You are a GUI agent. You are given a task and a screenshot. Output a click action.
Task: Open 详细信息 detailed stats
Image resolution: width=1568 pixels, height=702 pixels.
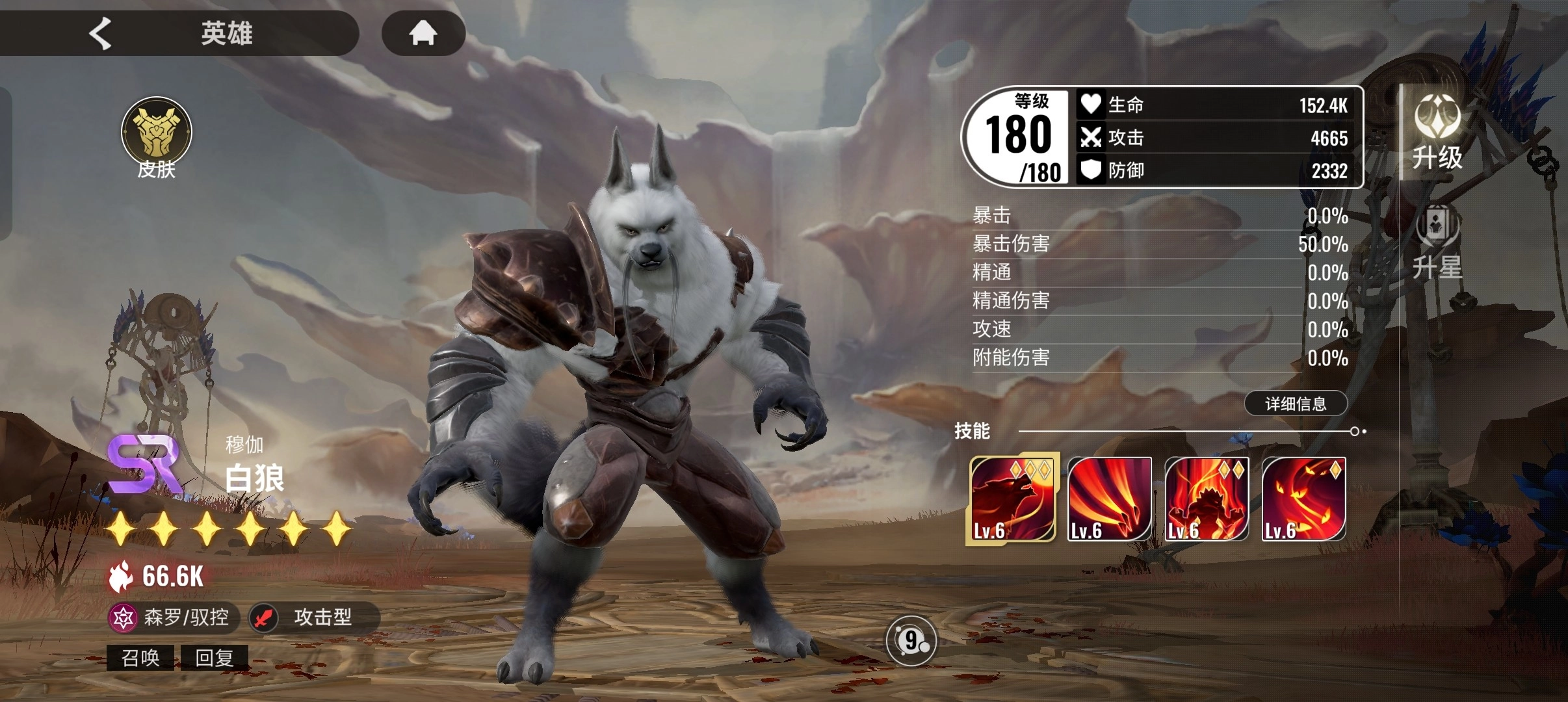1296,404
